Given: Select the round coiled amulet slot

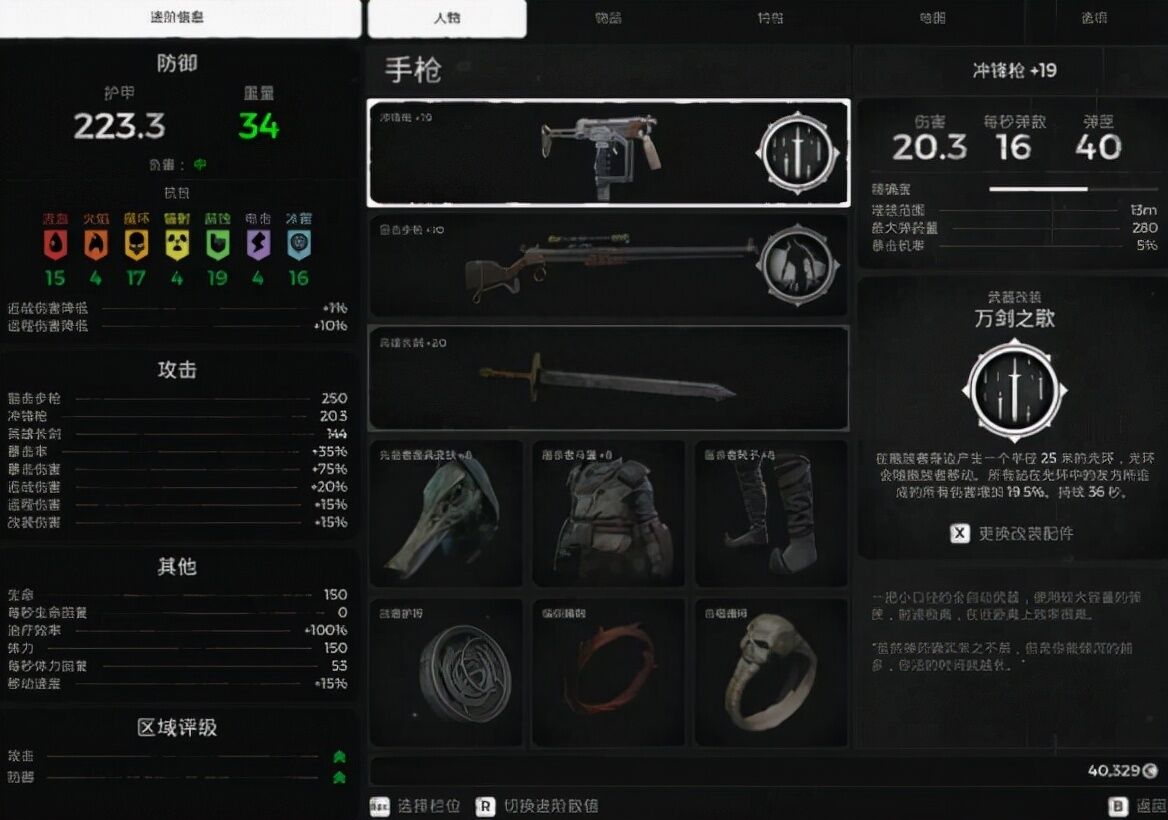Looking at the screenshot, I should 446,672.
